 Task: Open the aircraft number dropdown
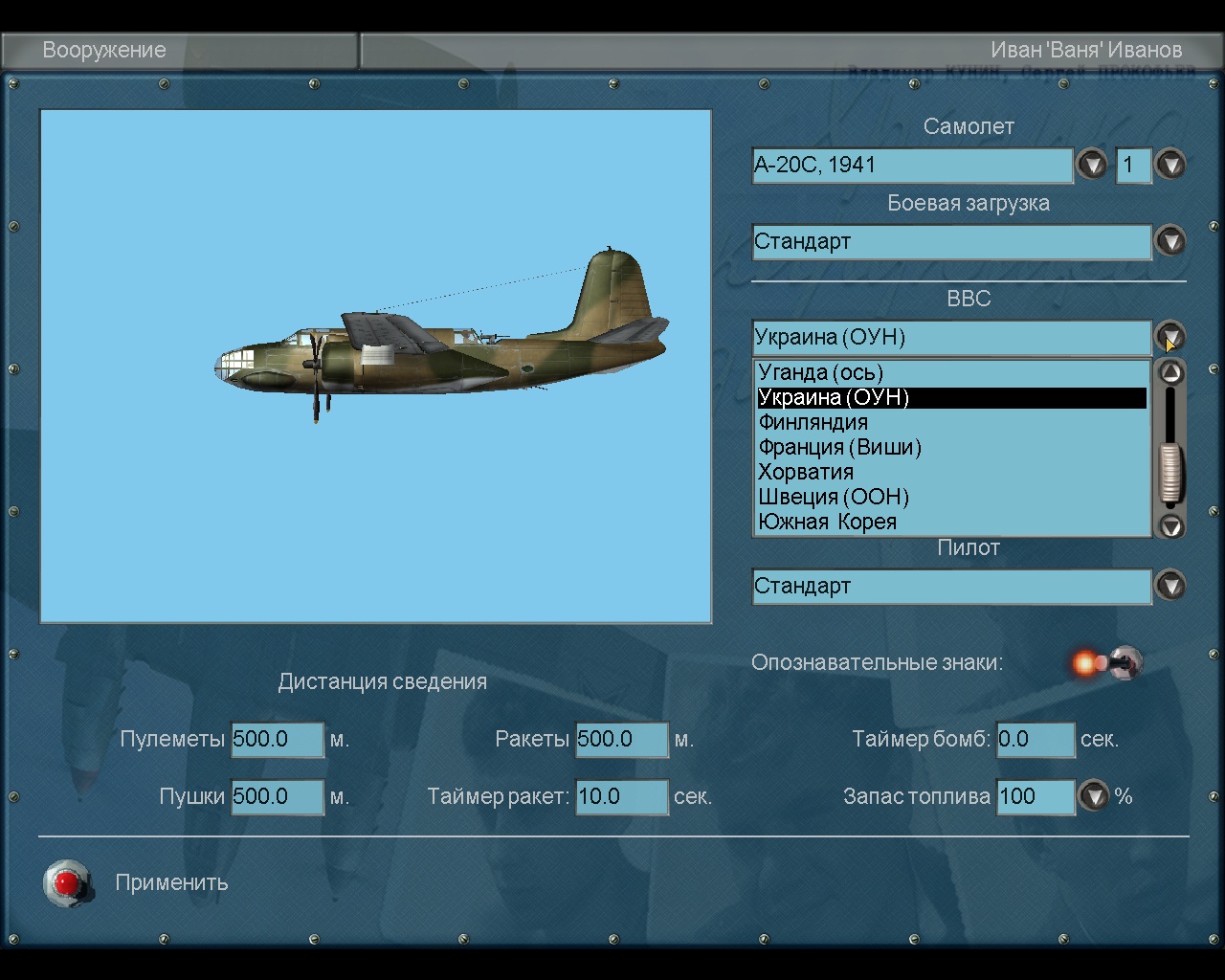pos(1170,165)
